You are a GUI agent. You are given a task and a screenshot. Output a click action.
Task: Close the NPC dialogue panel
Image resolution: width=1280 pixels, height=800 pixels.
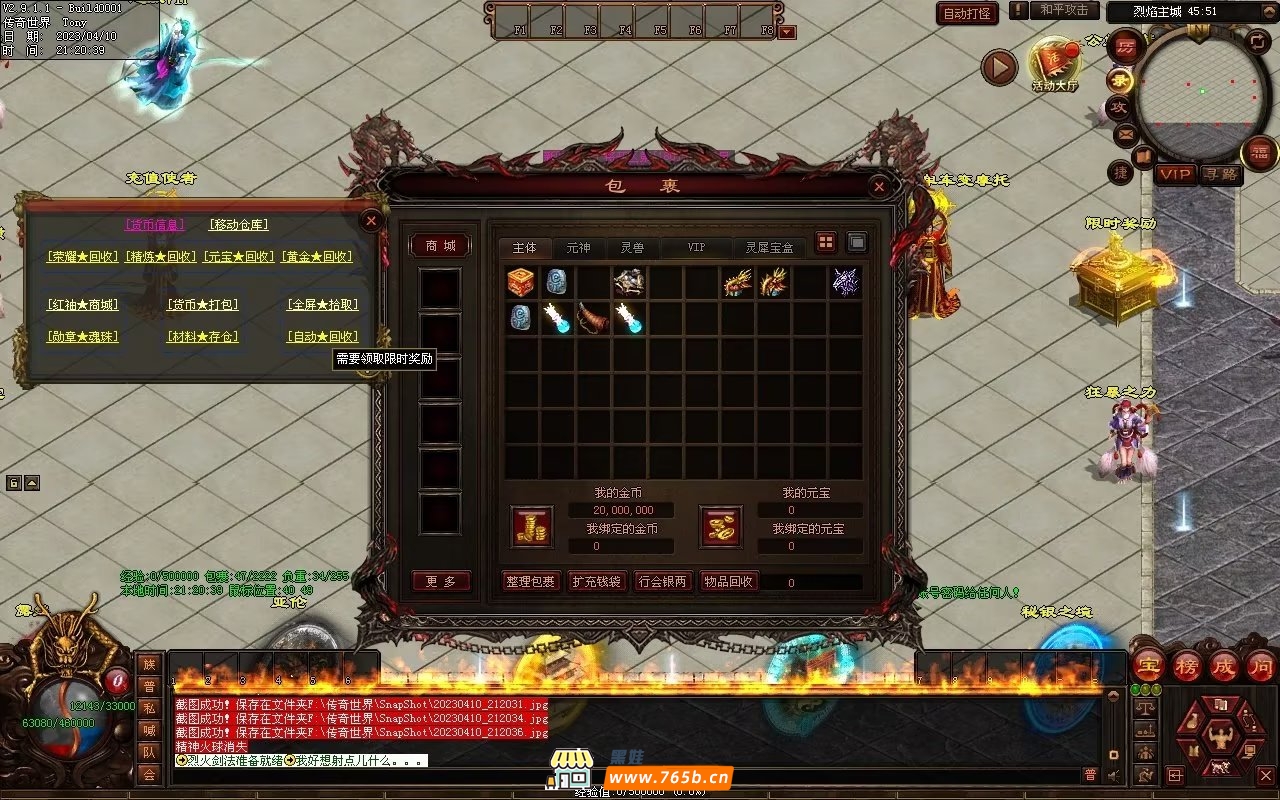click(371, 220)
